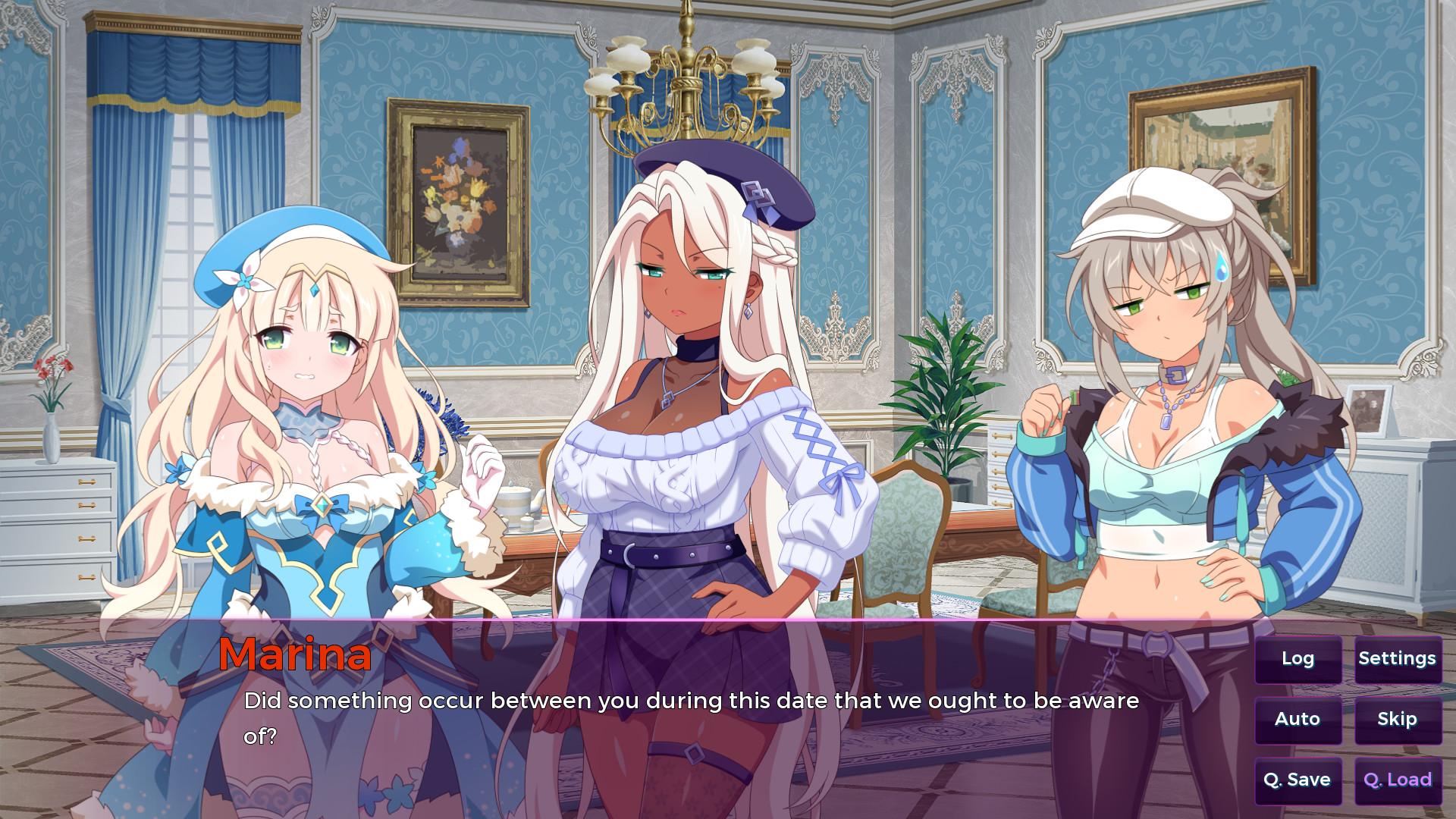Open the Settings menu
1456x819 pixels.
point(1398,659)
